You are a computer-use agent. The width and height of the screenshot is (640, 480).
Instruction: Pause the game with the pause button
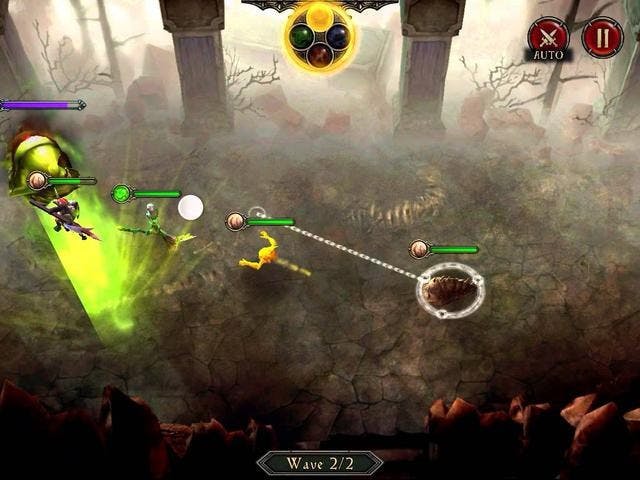click(x=602, y=37)
